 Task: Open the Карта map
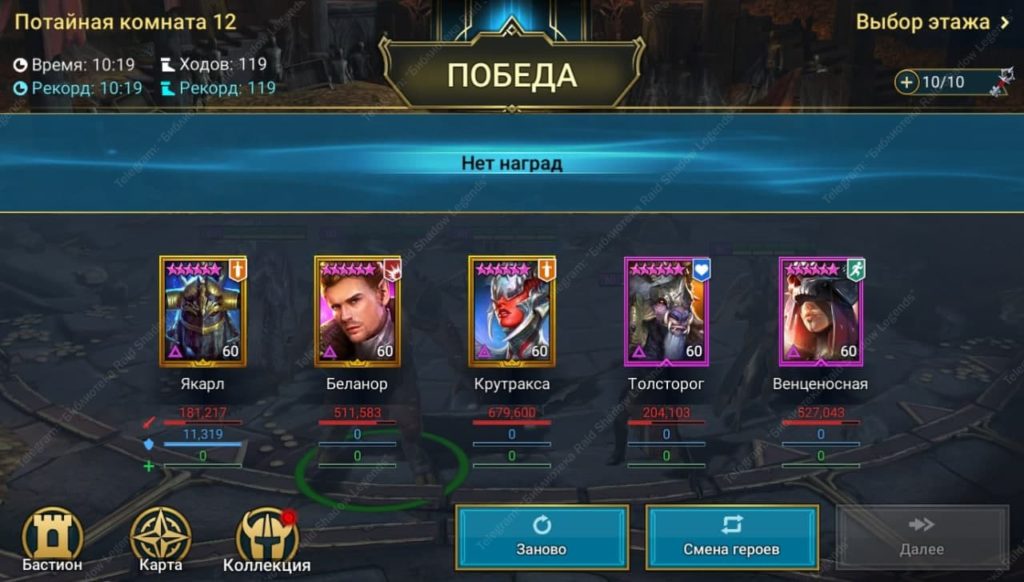160,540
